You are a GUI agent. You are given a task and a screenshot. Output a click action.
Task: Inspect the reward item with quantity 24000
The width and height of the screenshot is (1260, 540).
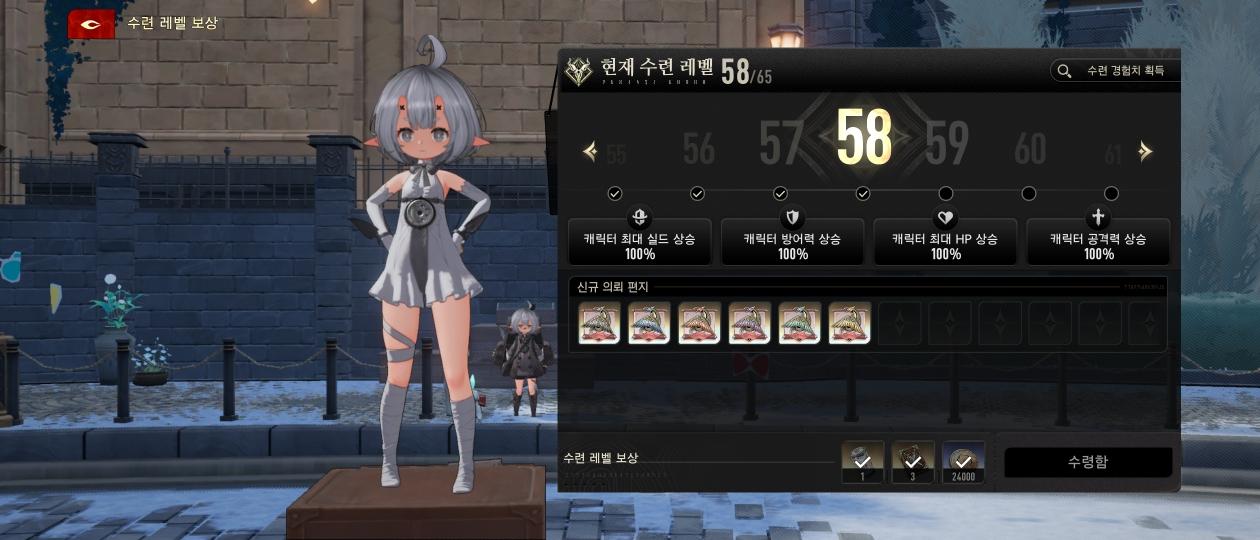(x=963, y=461)
